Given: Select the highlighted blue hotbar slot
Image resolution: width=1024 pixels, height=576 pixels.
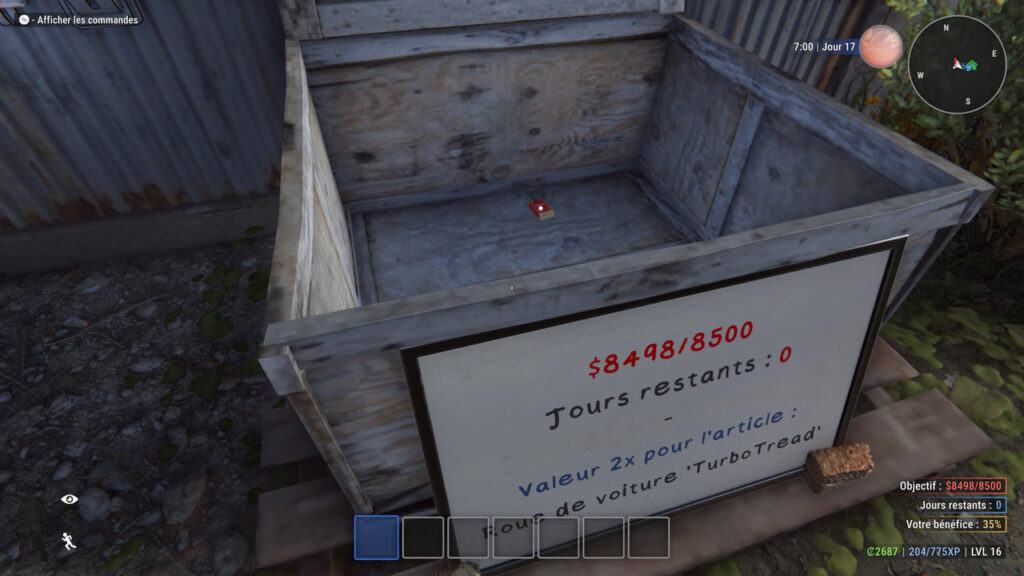Looking at the screenshot, I should tap(376, 537).
